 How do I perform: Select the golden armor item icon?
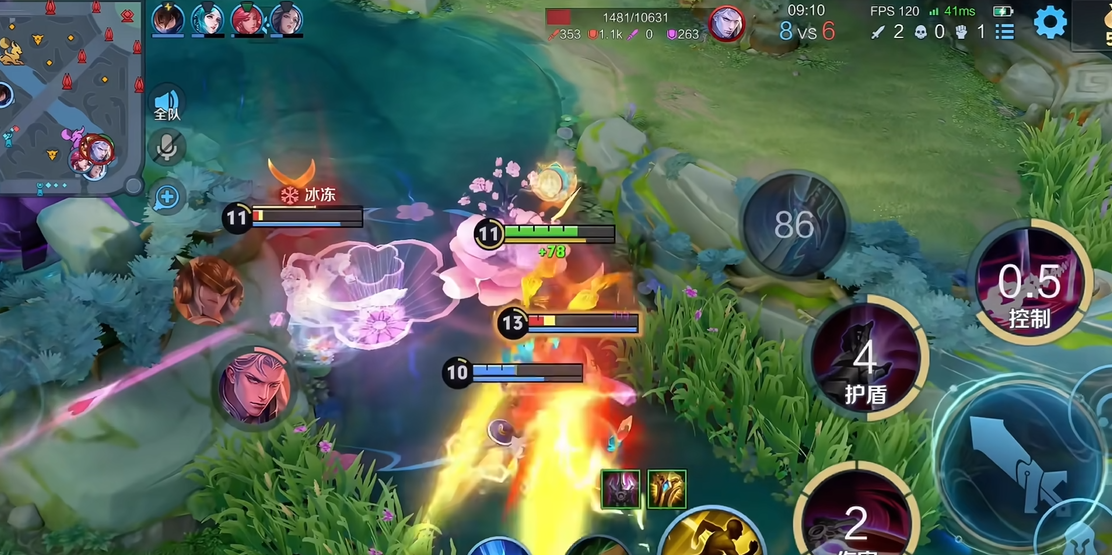click(x=666, y=488)
